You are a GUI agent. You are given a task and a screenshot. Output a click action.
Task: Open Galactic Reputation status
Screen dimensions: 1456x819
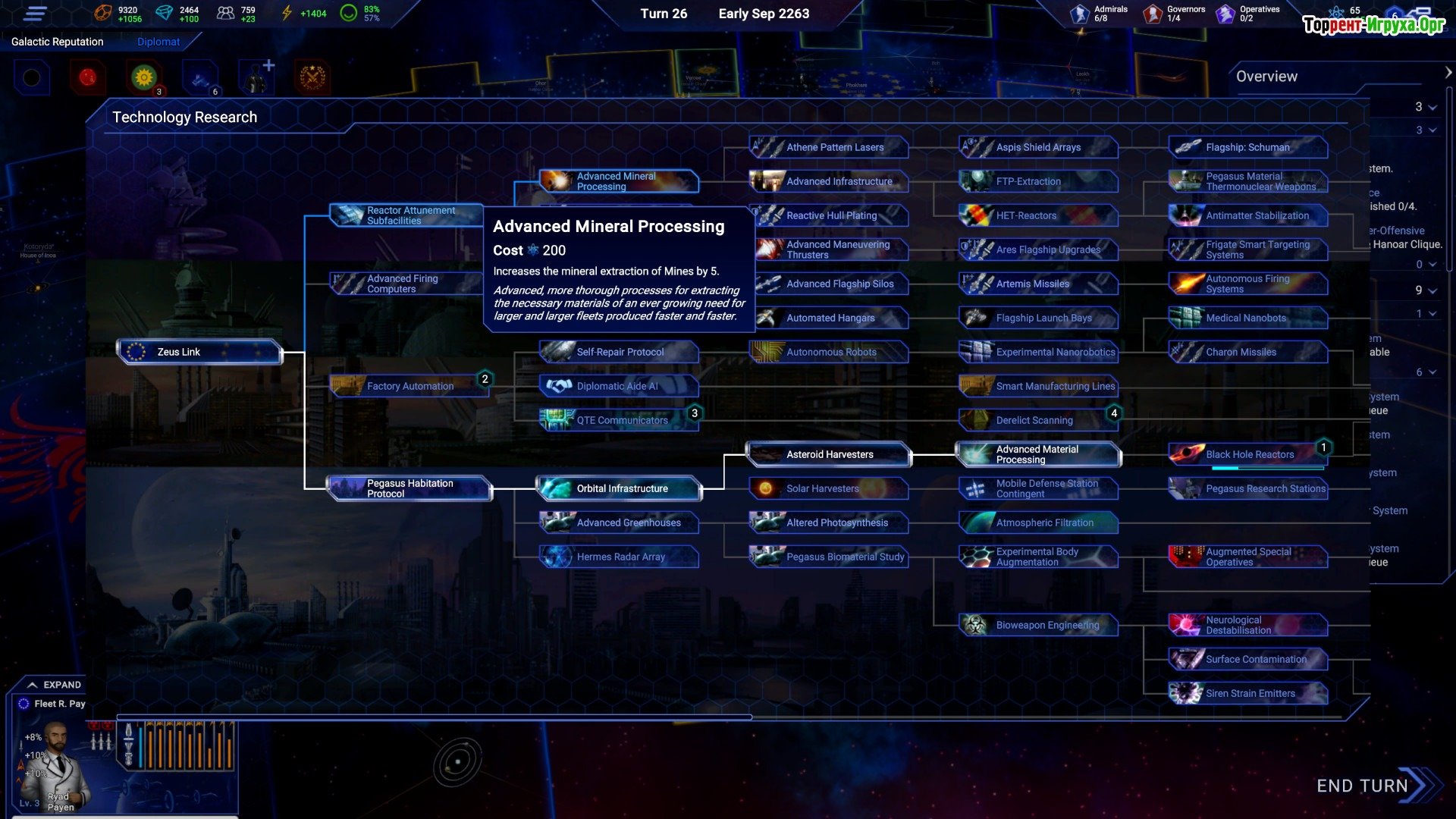point(58,42)
